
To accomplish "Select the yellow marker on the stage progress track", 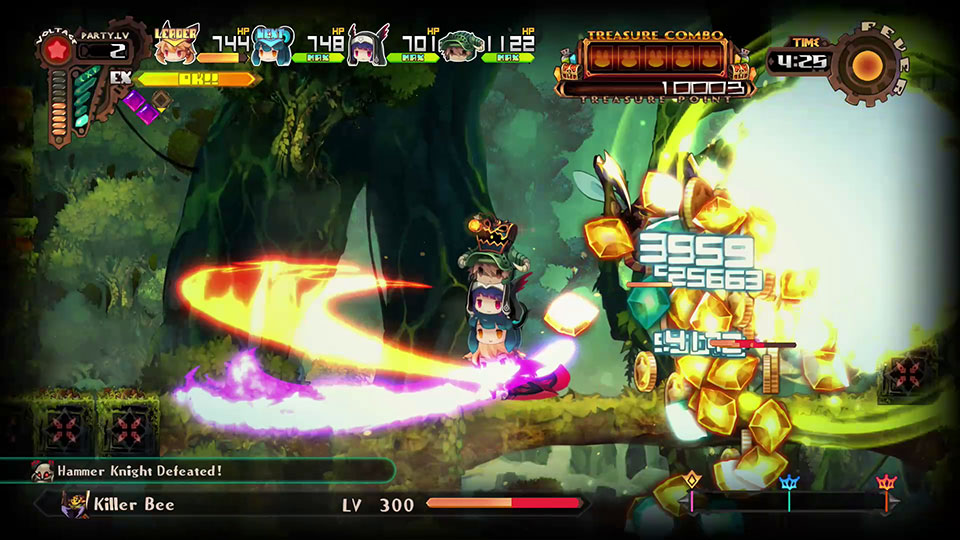I will click(x=691, y=484).
